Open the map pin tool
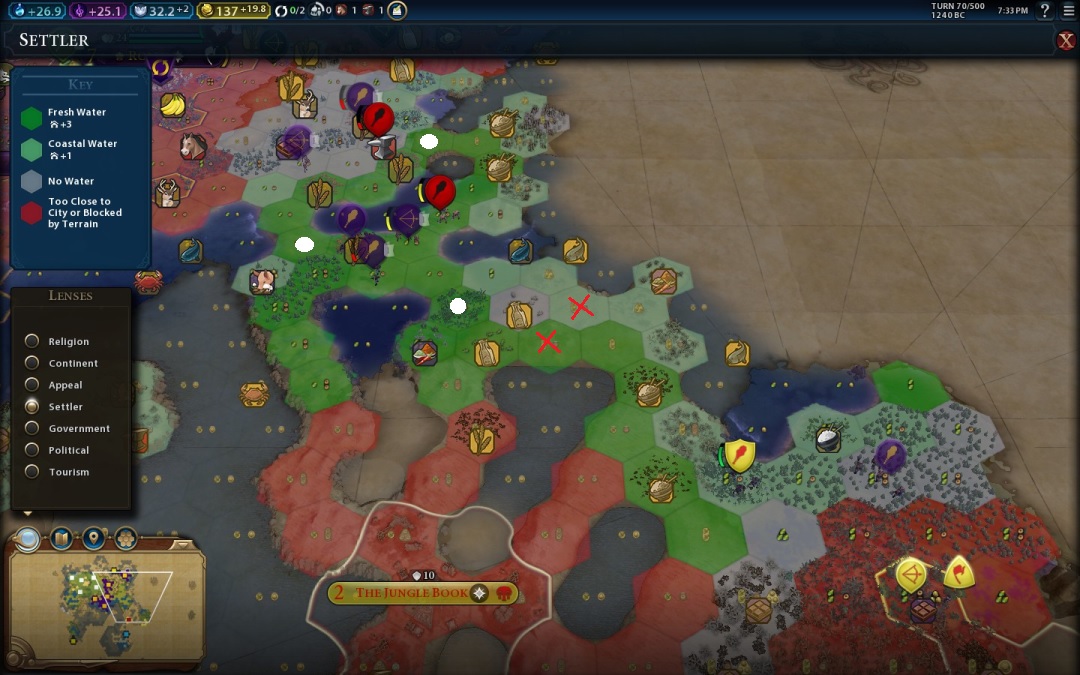Viewport: 1080px width, 675px height. (x=93, y=540)
